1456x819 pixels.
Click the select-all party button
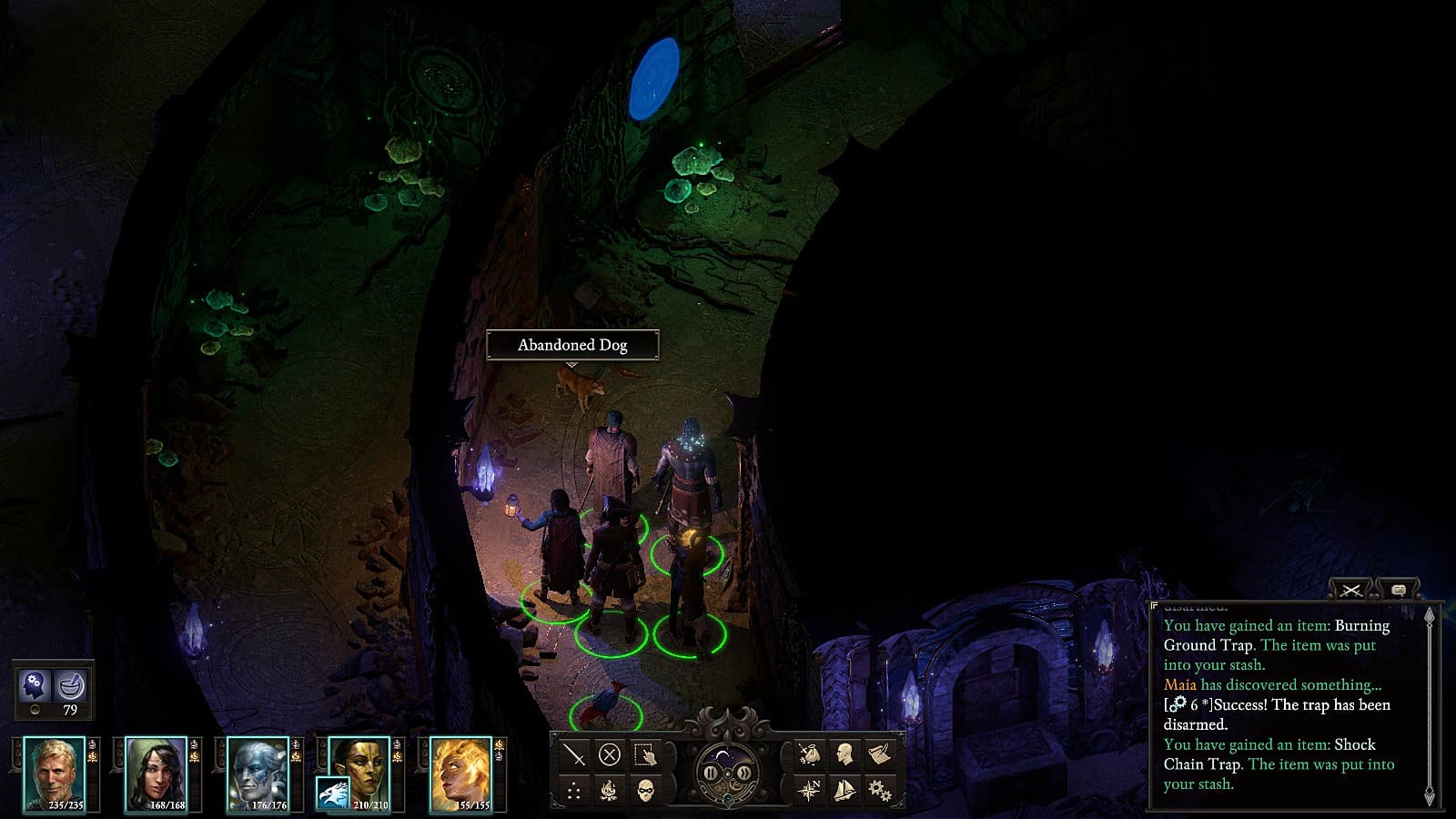tap(645, 754)
